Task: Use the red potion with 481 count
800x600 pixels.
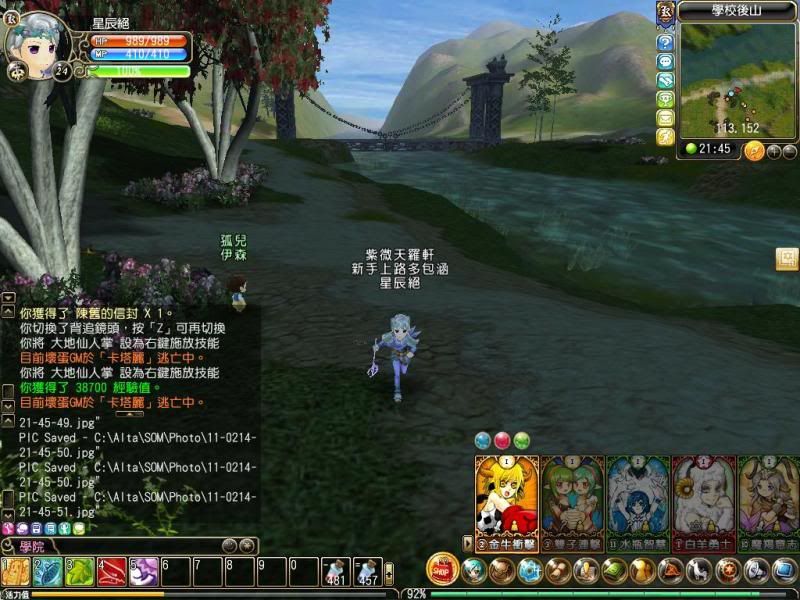Action: click(336, 572)
